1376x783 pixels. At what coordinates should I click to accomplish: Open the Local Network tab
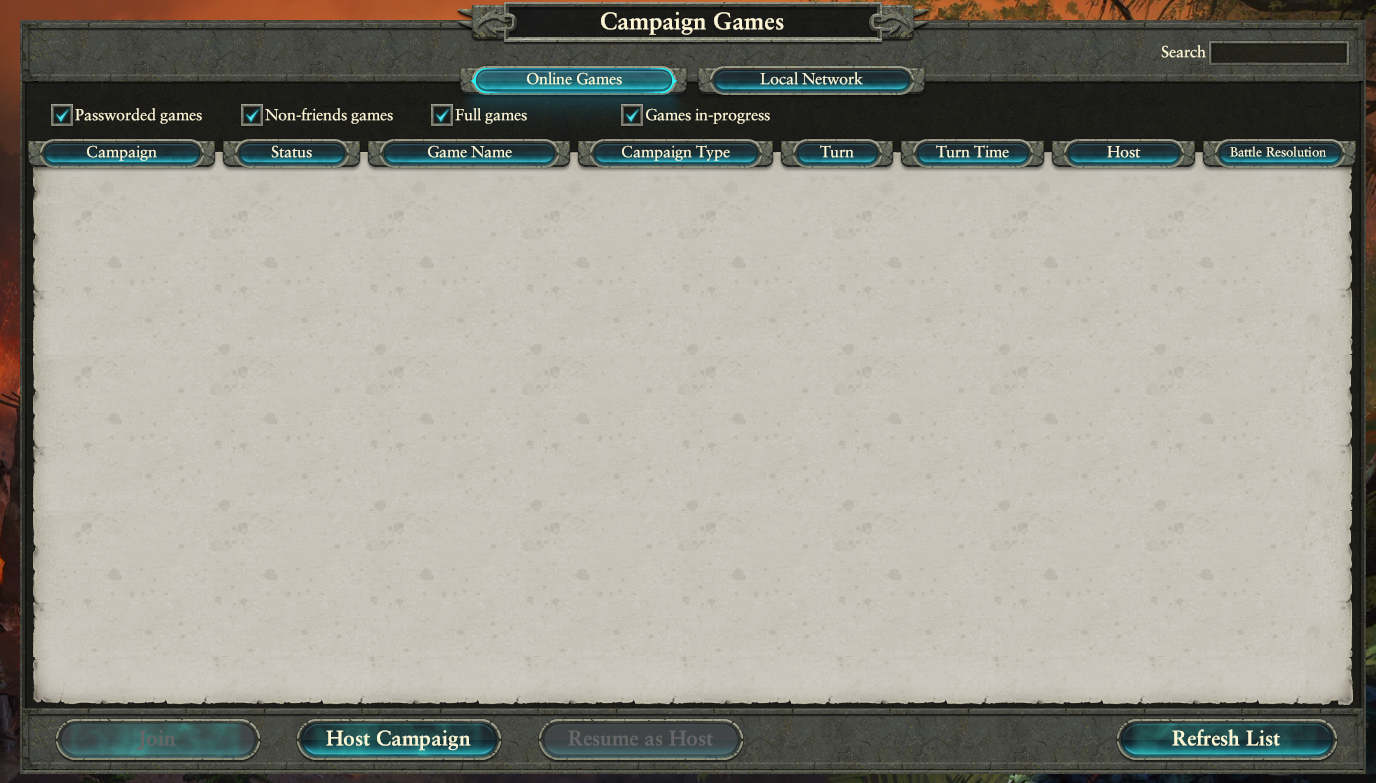(x=810, y=80)
